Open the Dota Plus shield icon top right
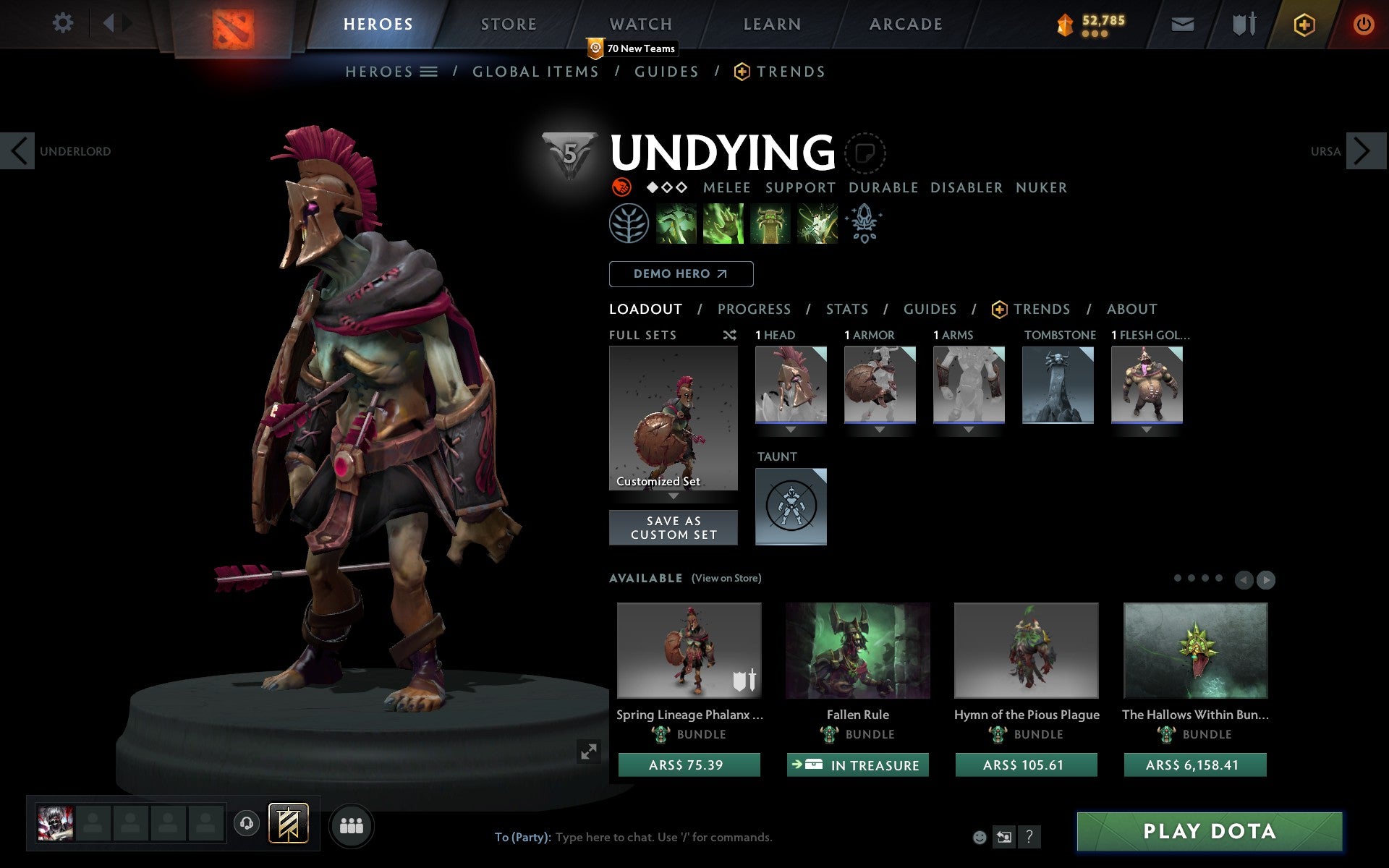The image size is (1389, 868). [1304, 23]
